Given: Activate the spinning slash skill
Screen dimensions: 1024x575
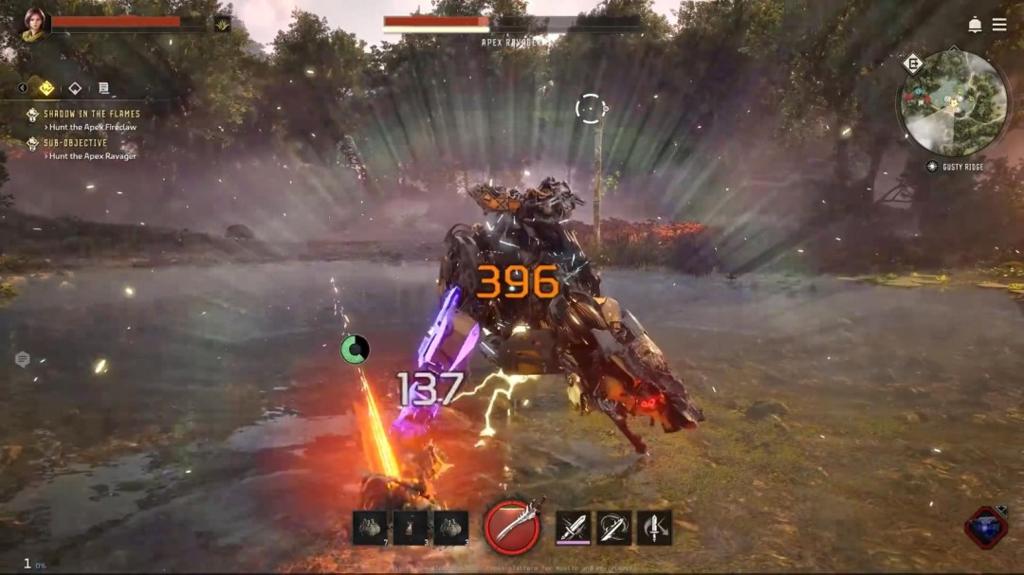Looking at the screenshot, I should point(614,526).
